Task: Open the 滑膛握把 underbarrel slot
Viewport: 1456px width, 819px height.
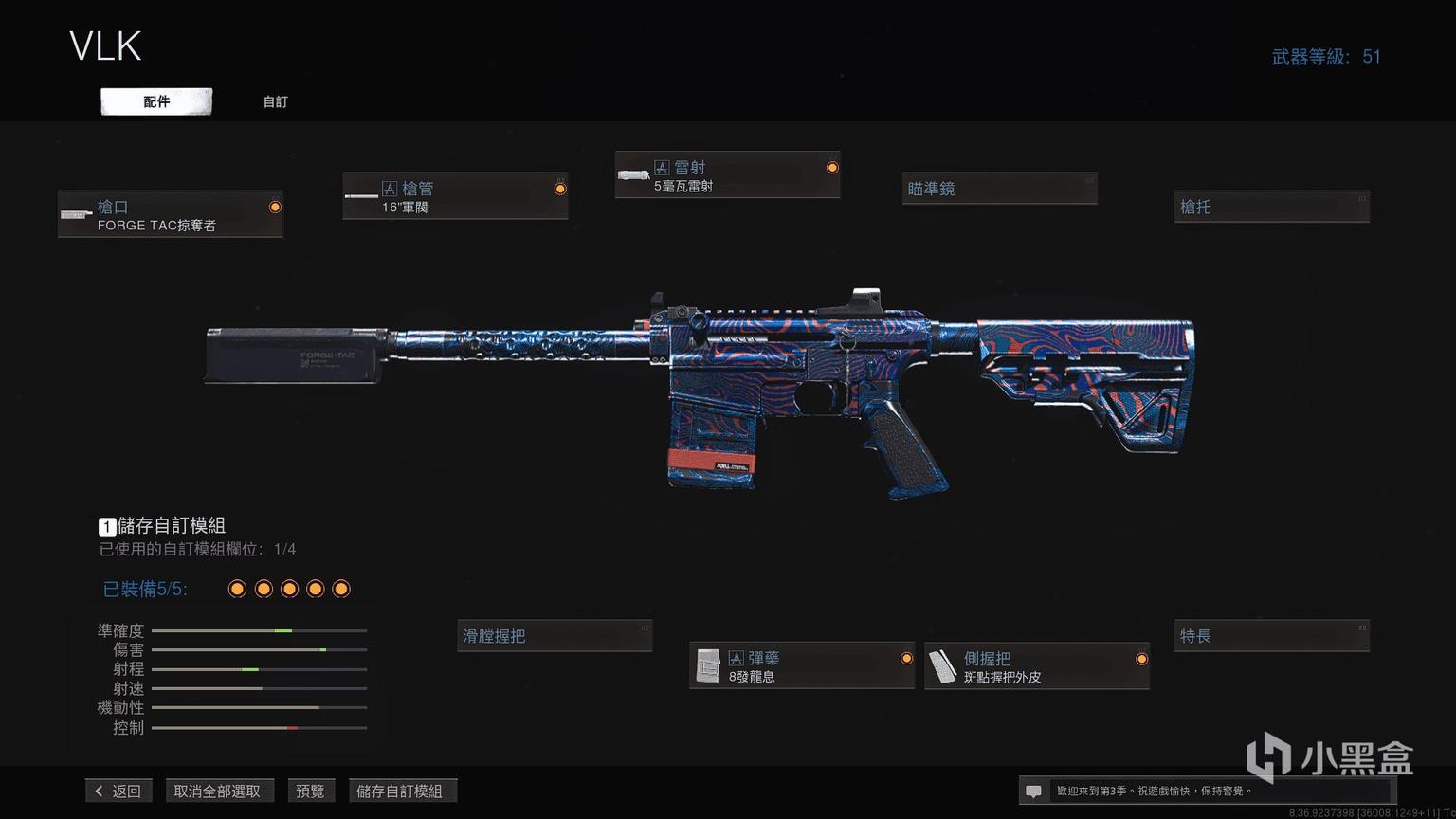Action: tap(555, 636)
